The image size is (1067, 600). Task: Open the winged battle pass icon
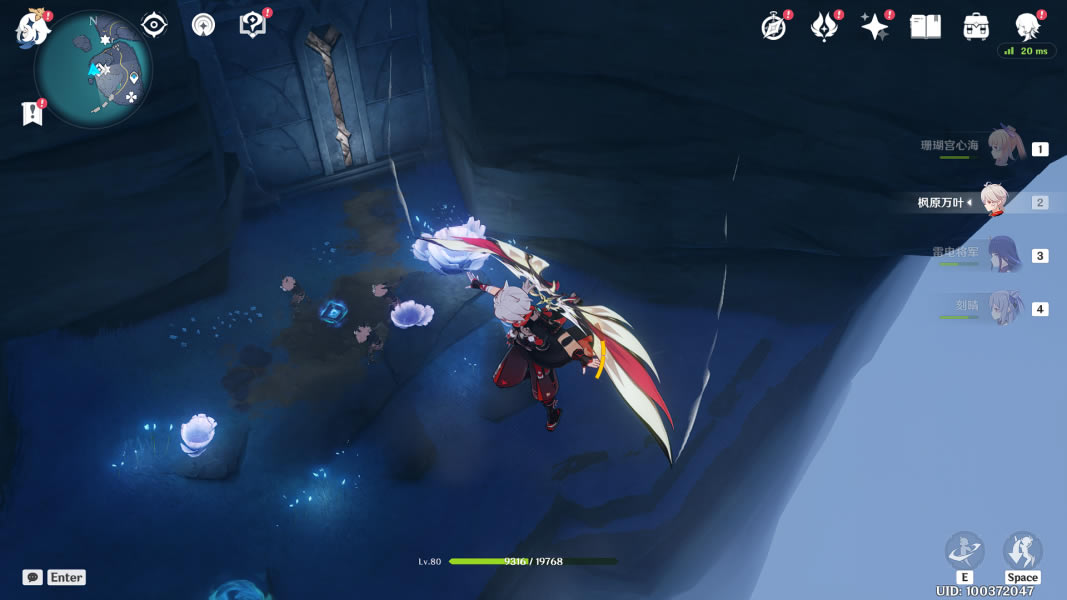coord(824,27)
